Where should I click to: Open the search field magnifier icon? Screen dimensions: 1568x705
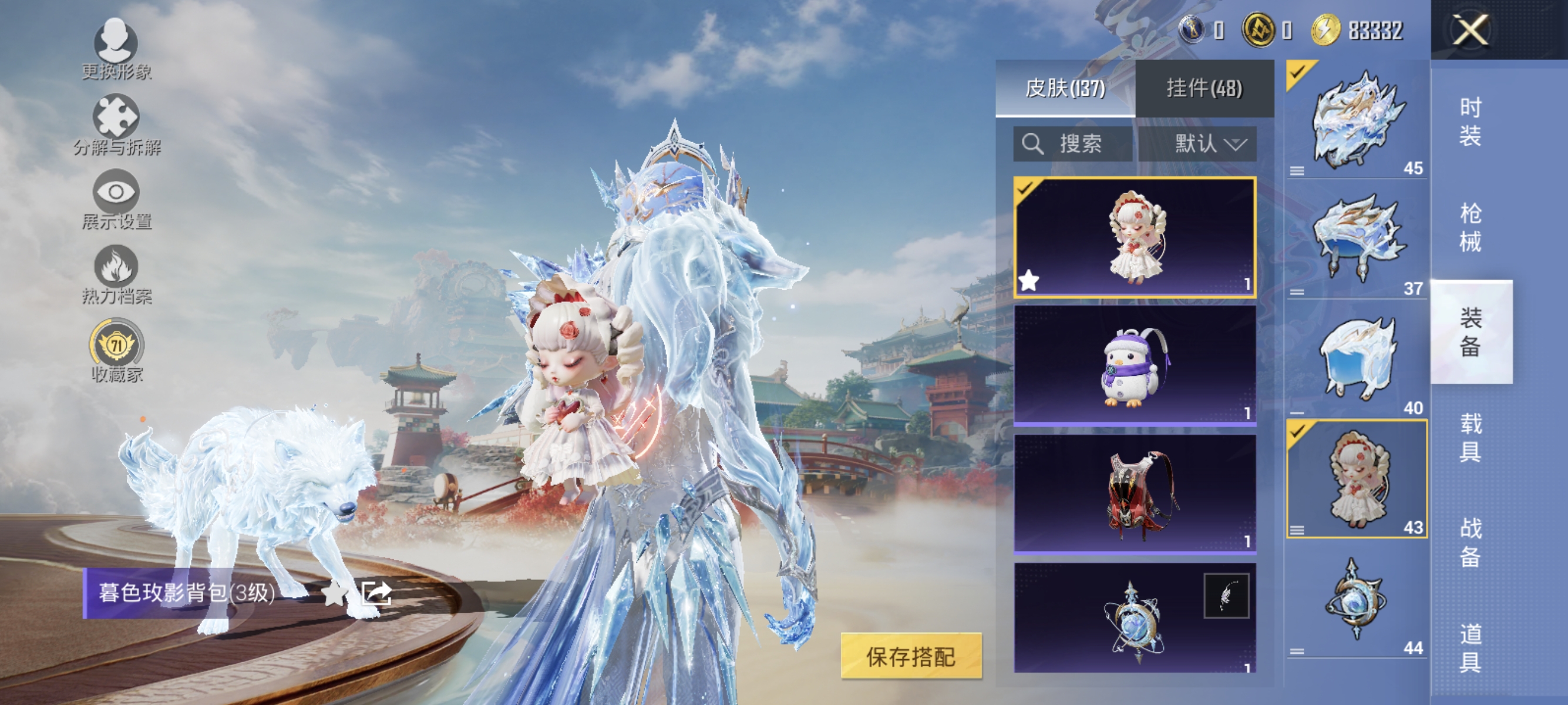[x=1035, y=145]
